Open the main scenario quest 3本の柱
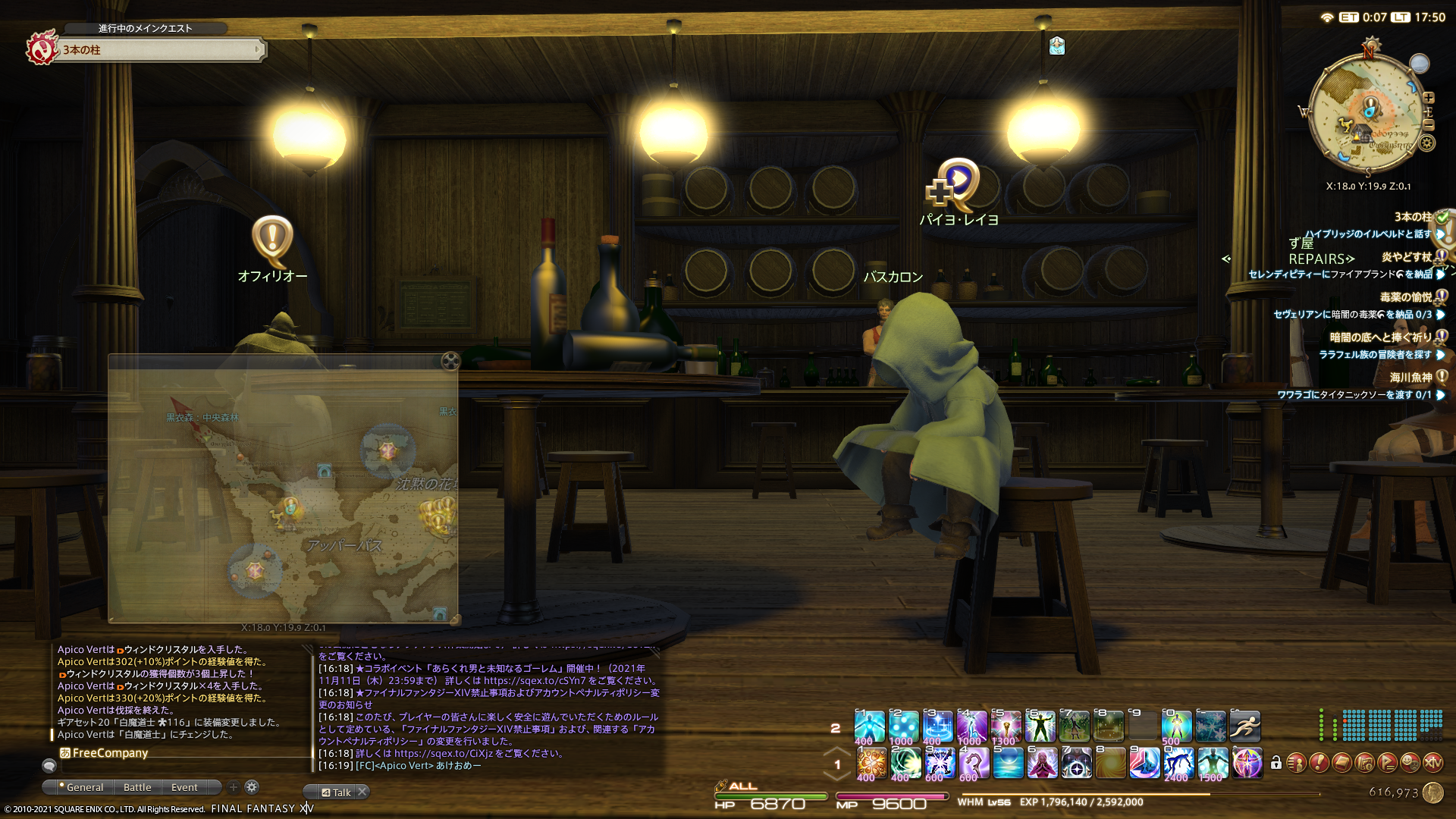1456x819 pixels. [159, 50]
